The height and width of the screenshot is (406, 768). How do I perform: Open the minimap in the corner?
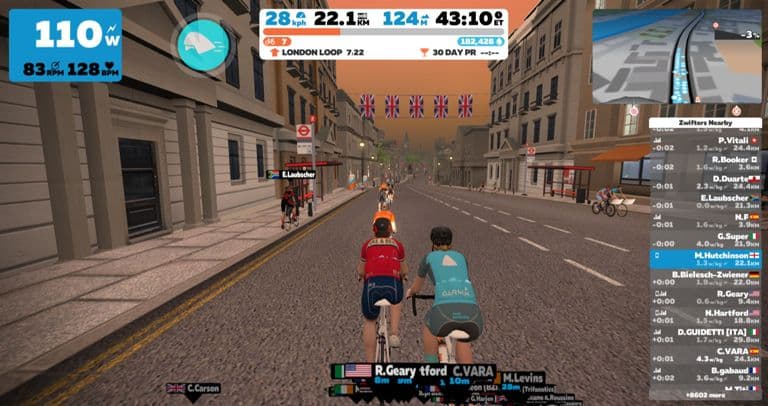[677, 56]
